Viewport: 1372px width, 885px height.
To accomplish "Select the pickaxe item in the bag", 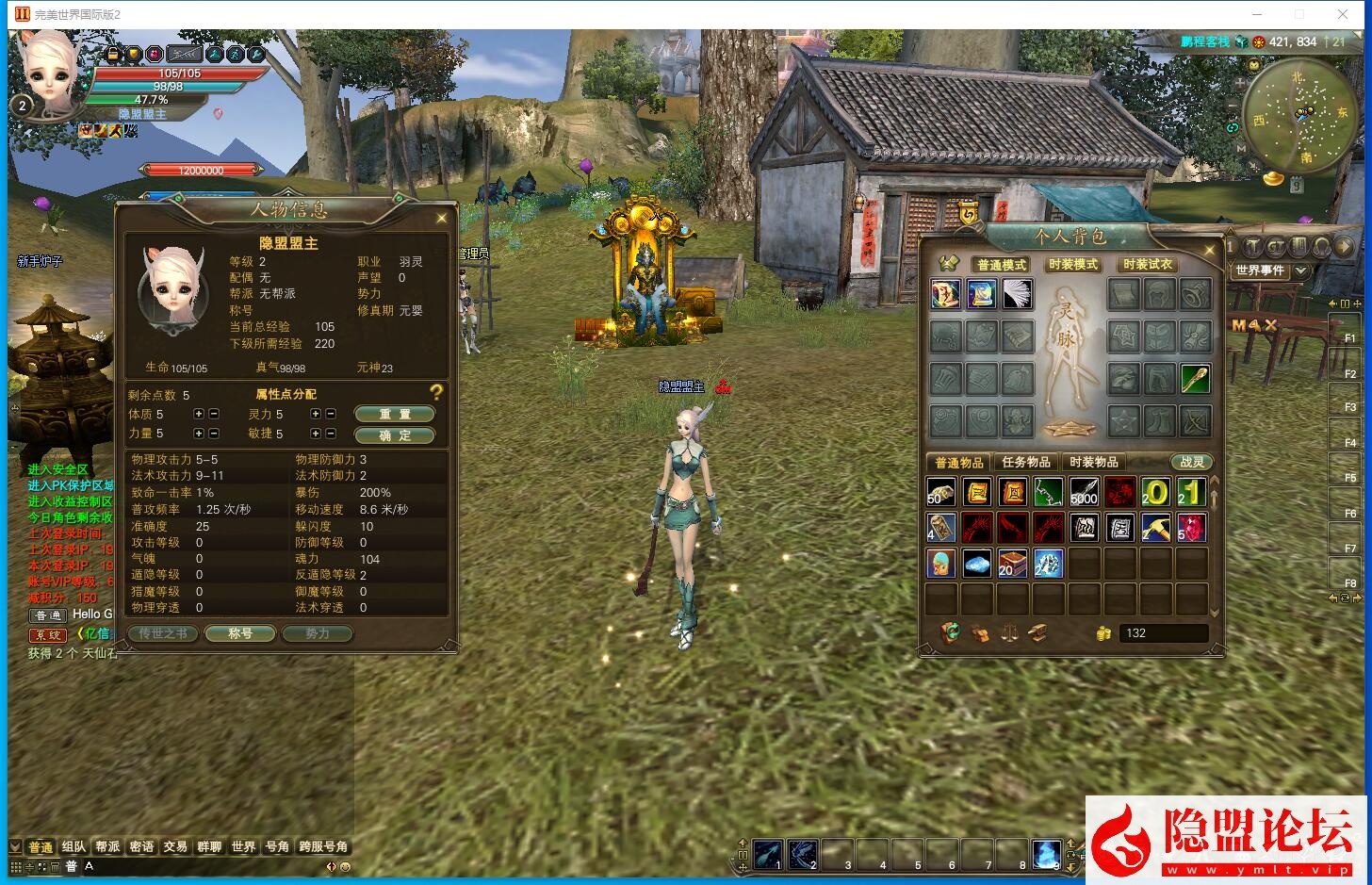I will tap(1155, 528).
